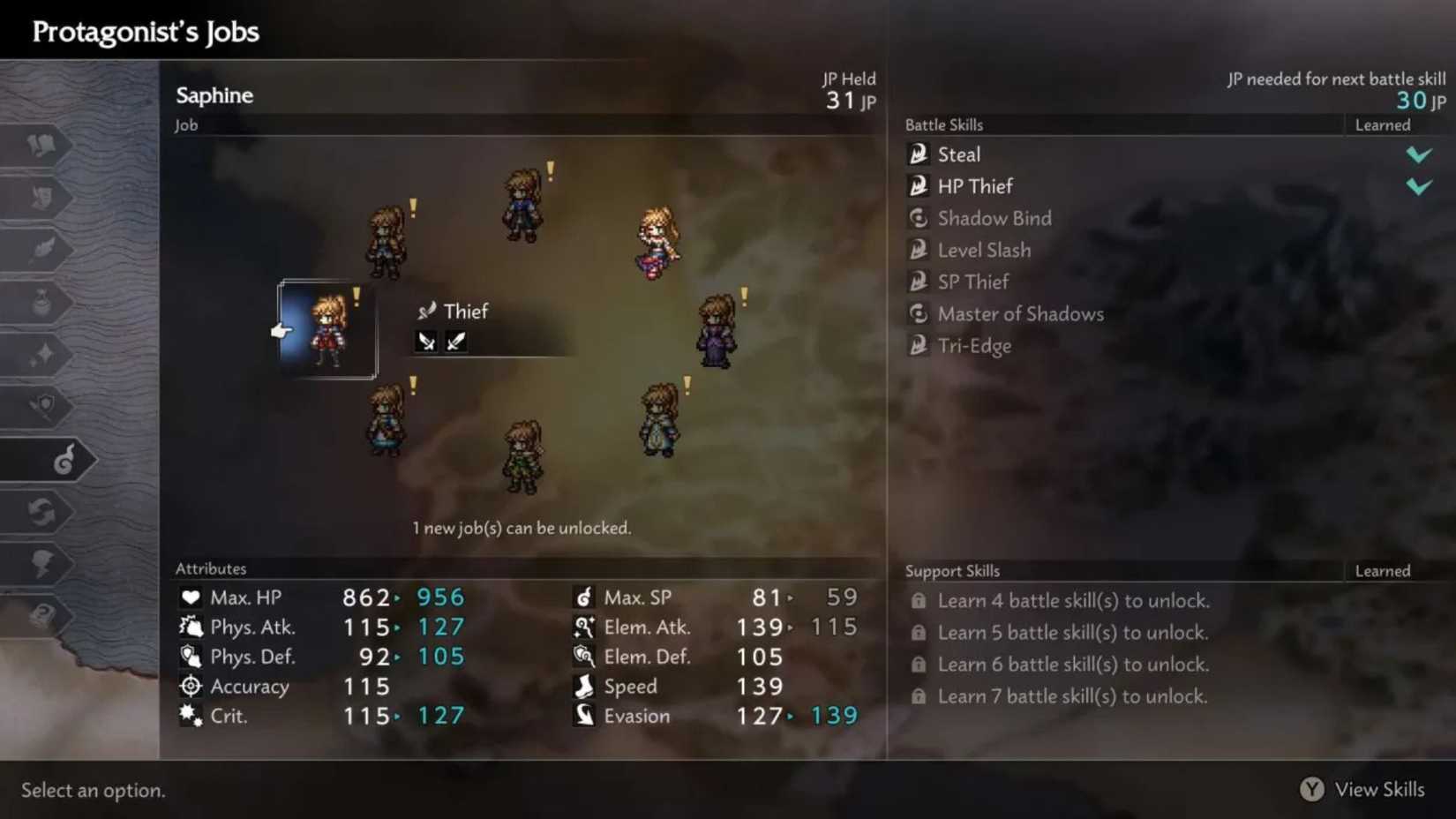Select the Shadow Bind skill icon

tap(918, 218)
